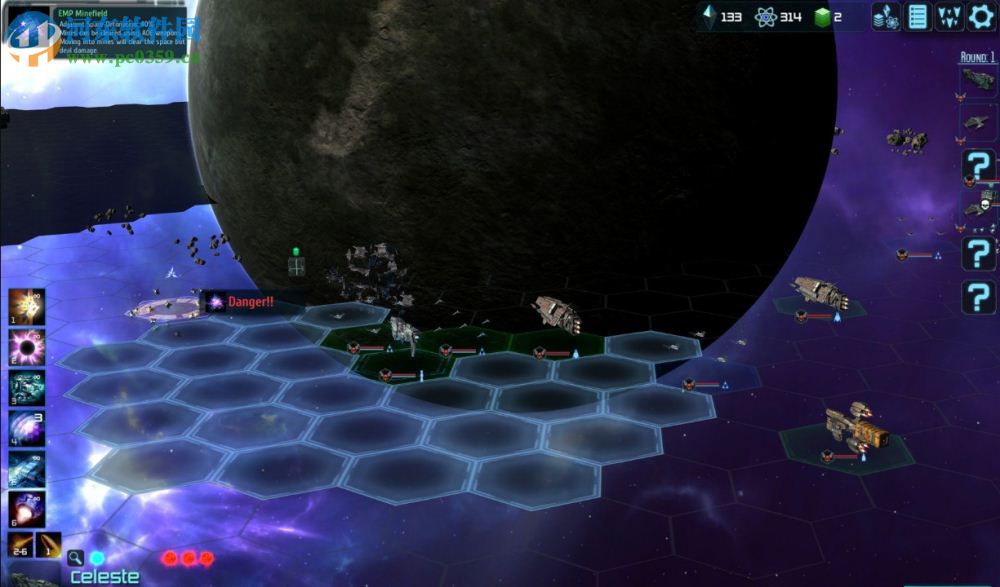Select ability 3 with teal ship icon
The height and width of the screenshot is (587, 1000).
tap(26, 387)
